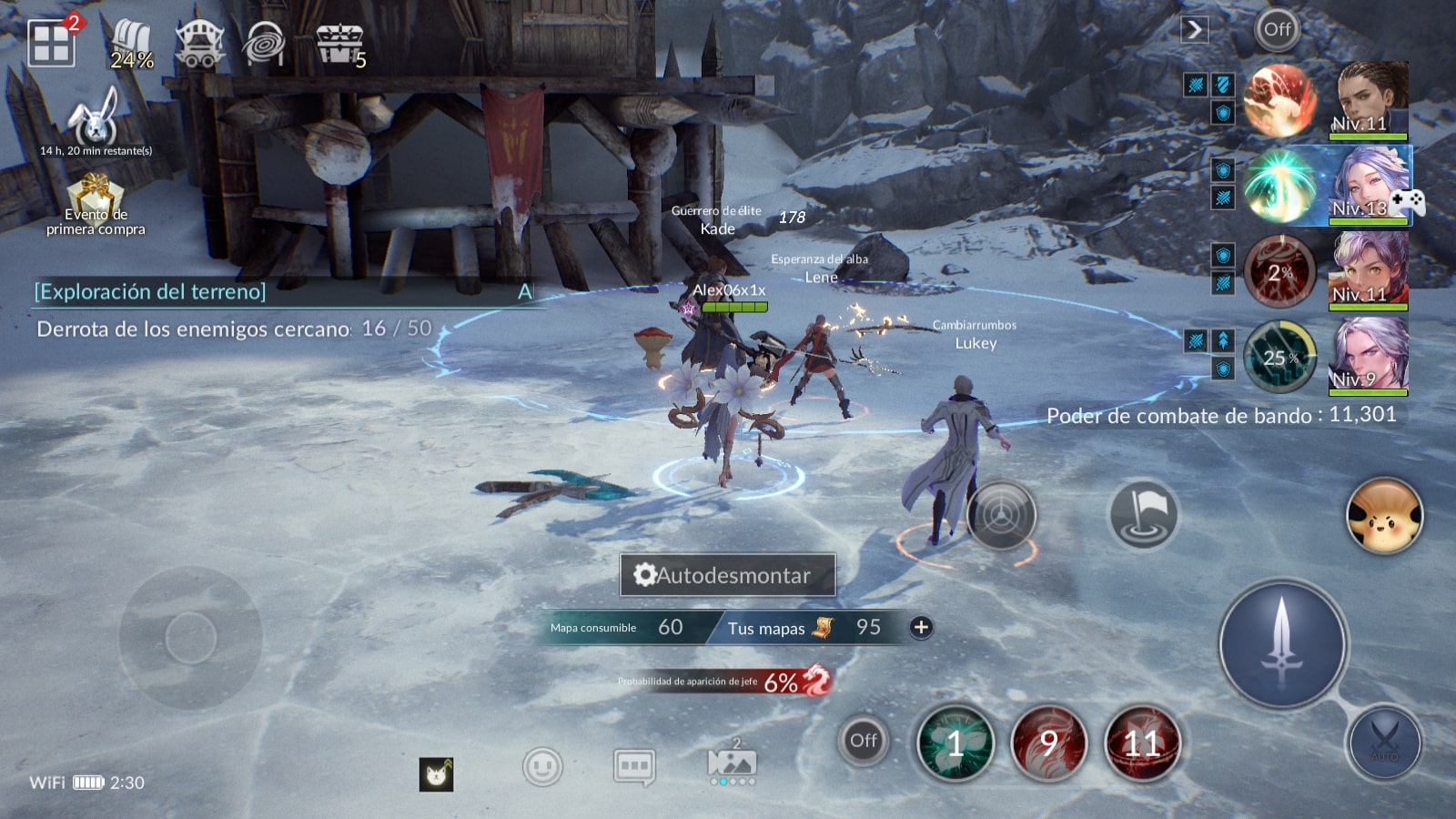
Task: Open the cart shop icon
Action: (199, 44)
